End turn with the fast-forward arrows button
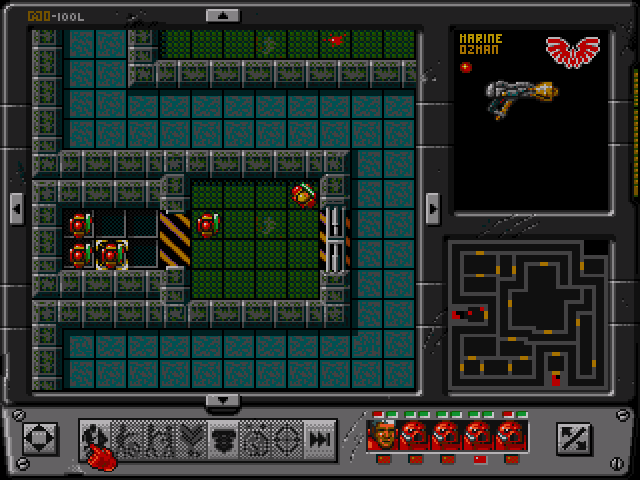The width and height of the screenshot is (640, 480). pos(320,438)
